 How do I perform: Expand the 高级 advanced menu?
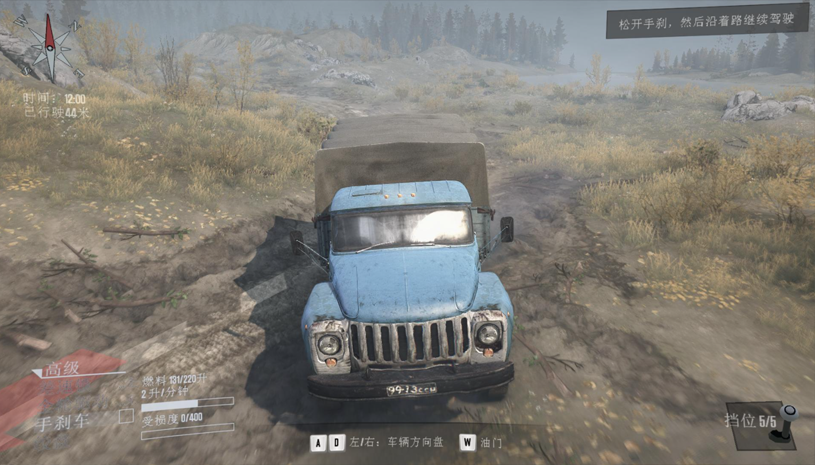[62, 371]
